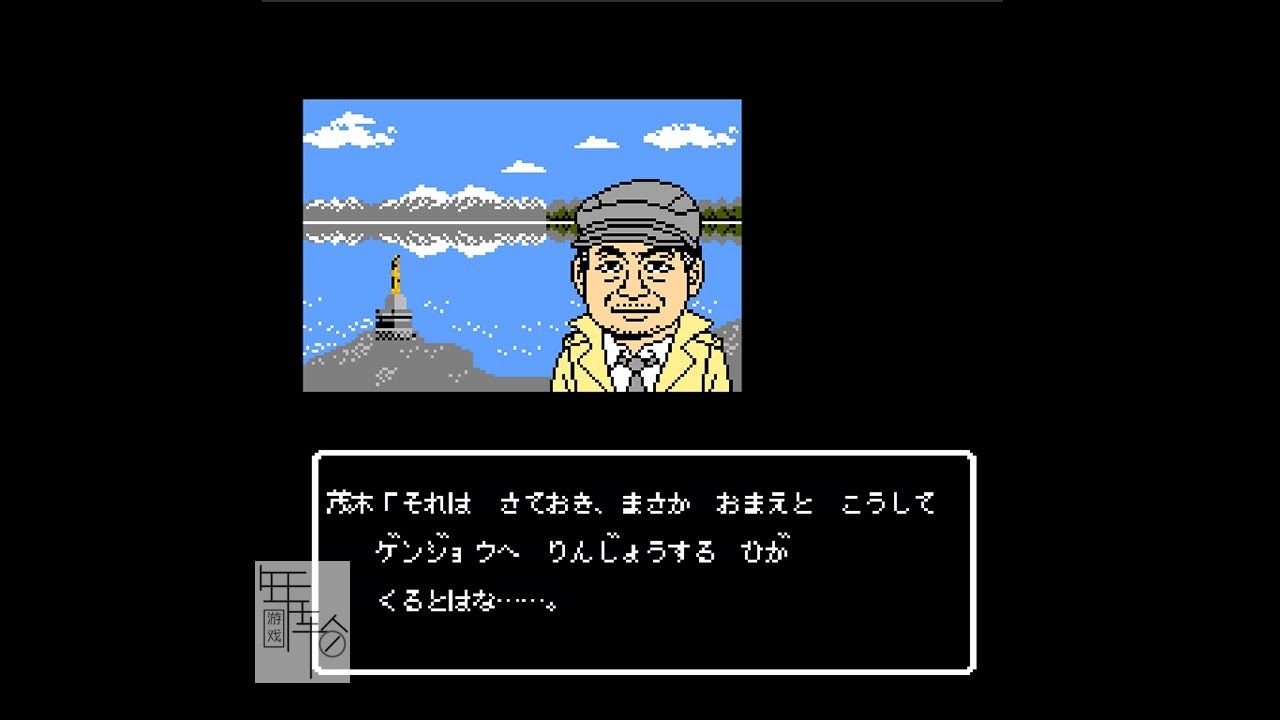Viewport: 1280px width, 720px height.
Task: Click Moteki's smiling face
Action: [x=632, y=285]
